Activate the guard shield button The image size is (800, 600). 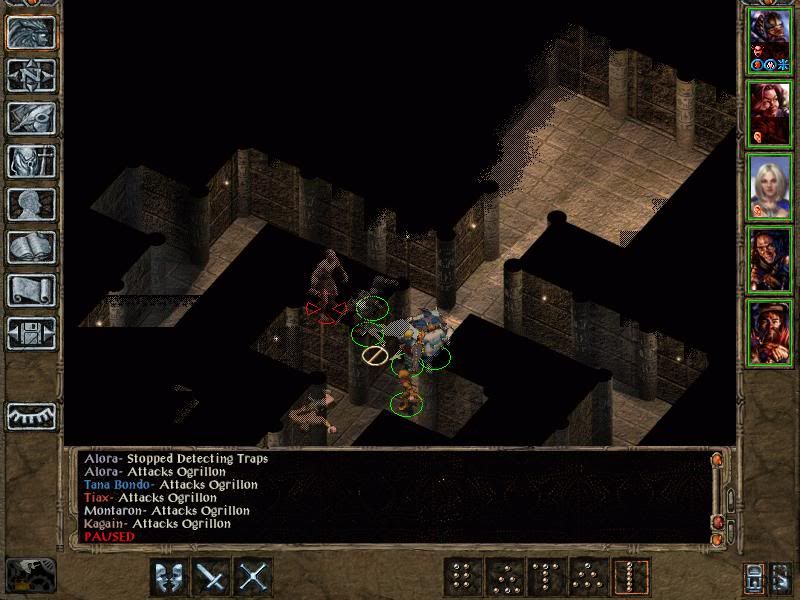coord(169,577)
